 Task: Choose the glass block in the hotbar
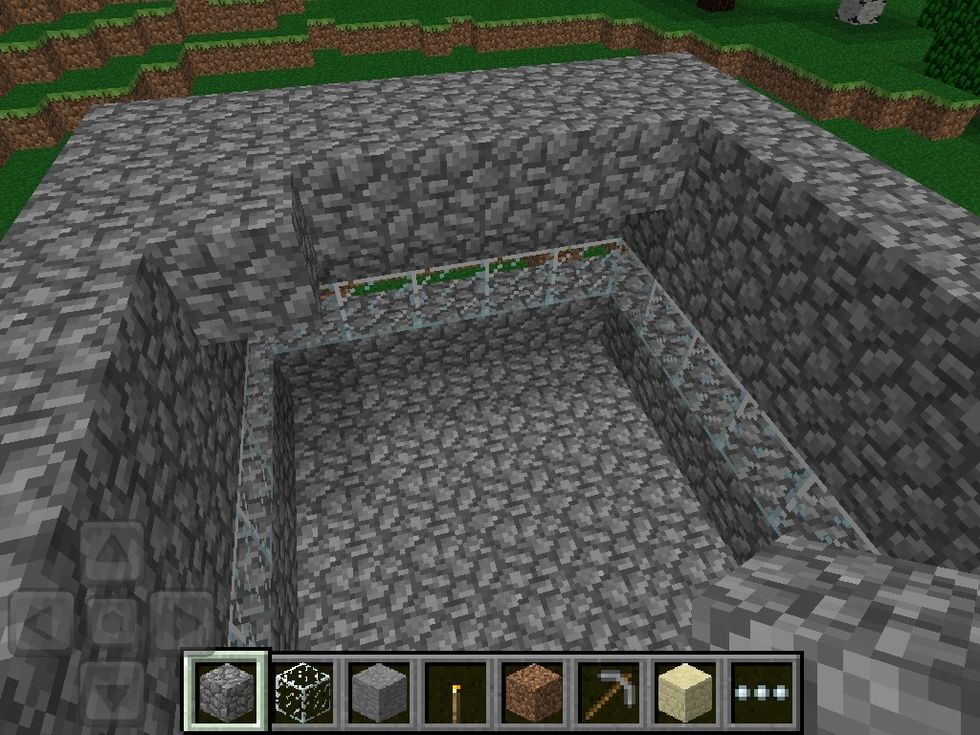click(300, 690)
